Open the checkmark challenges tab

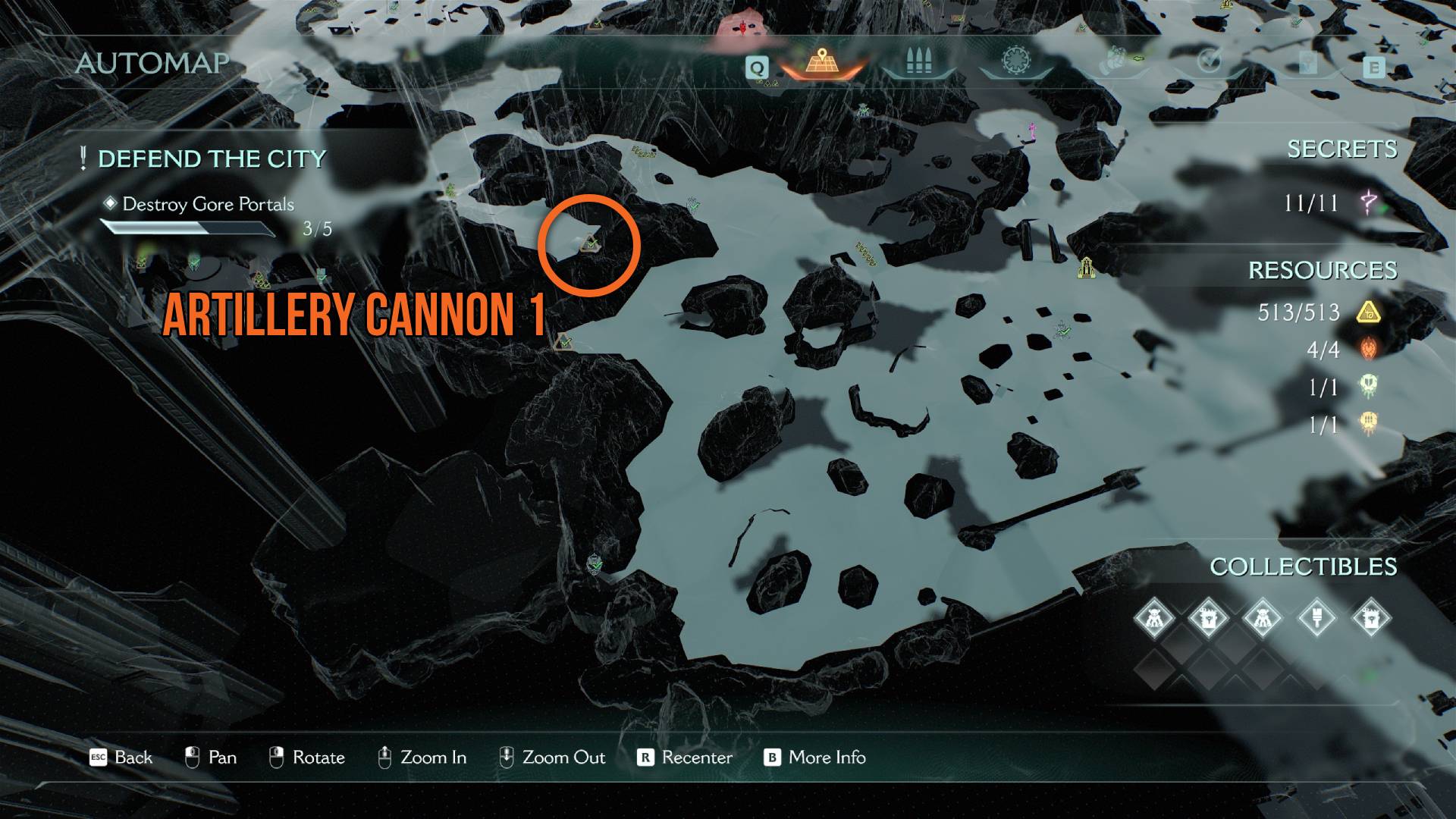1209,61
